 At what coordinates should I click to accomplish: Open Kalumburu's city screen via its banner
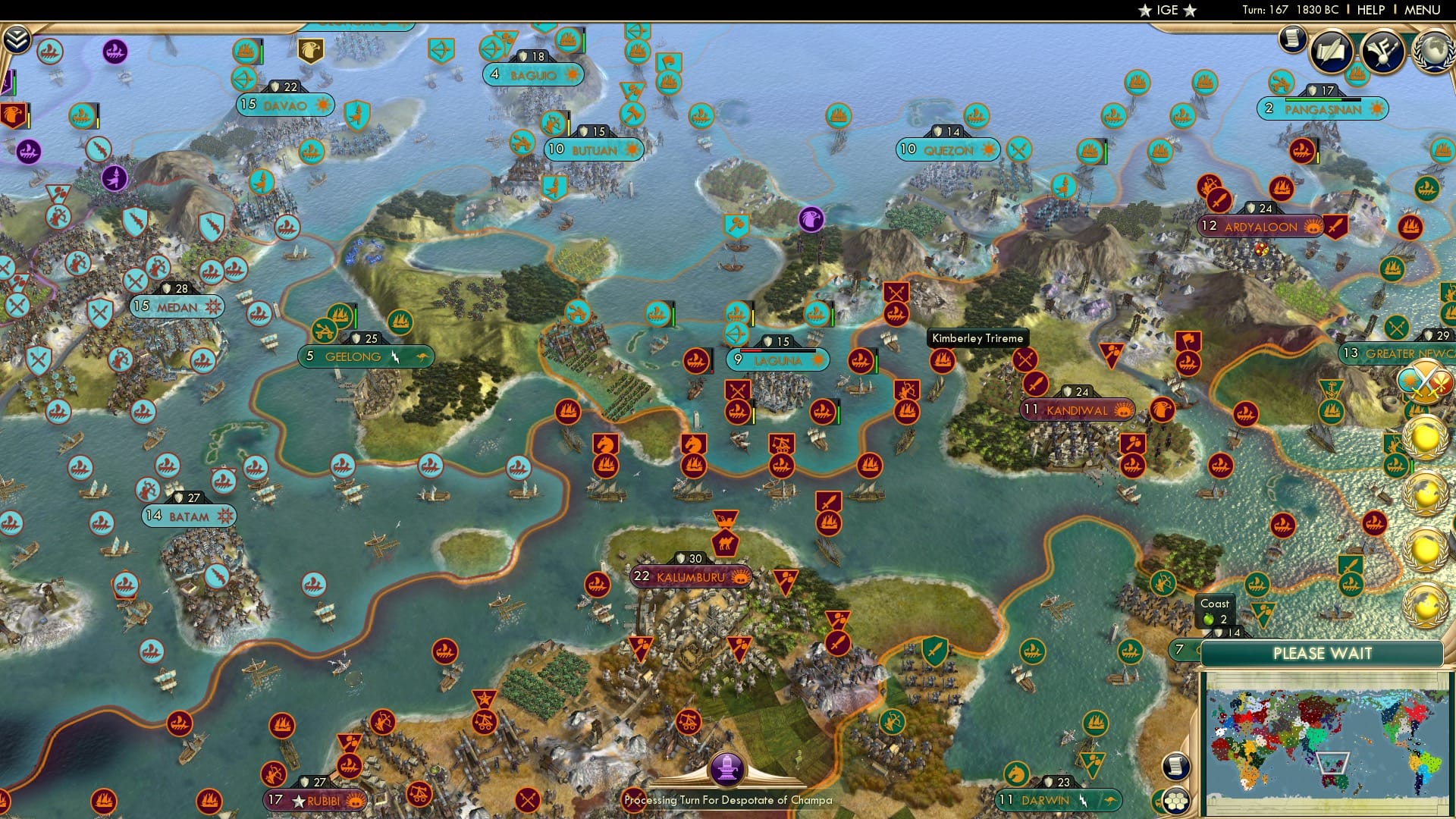690,576
